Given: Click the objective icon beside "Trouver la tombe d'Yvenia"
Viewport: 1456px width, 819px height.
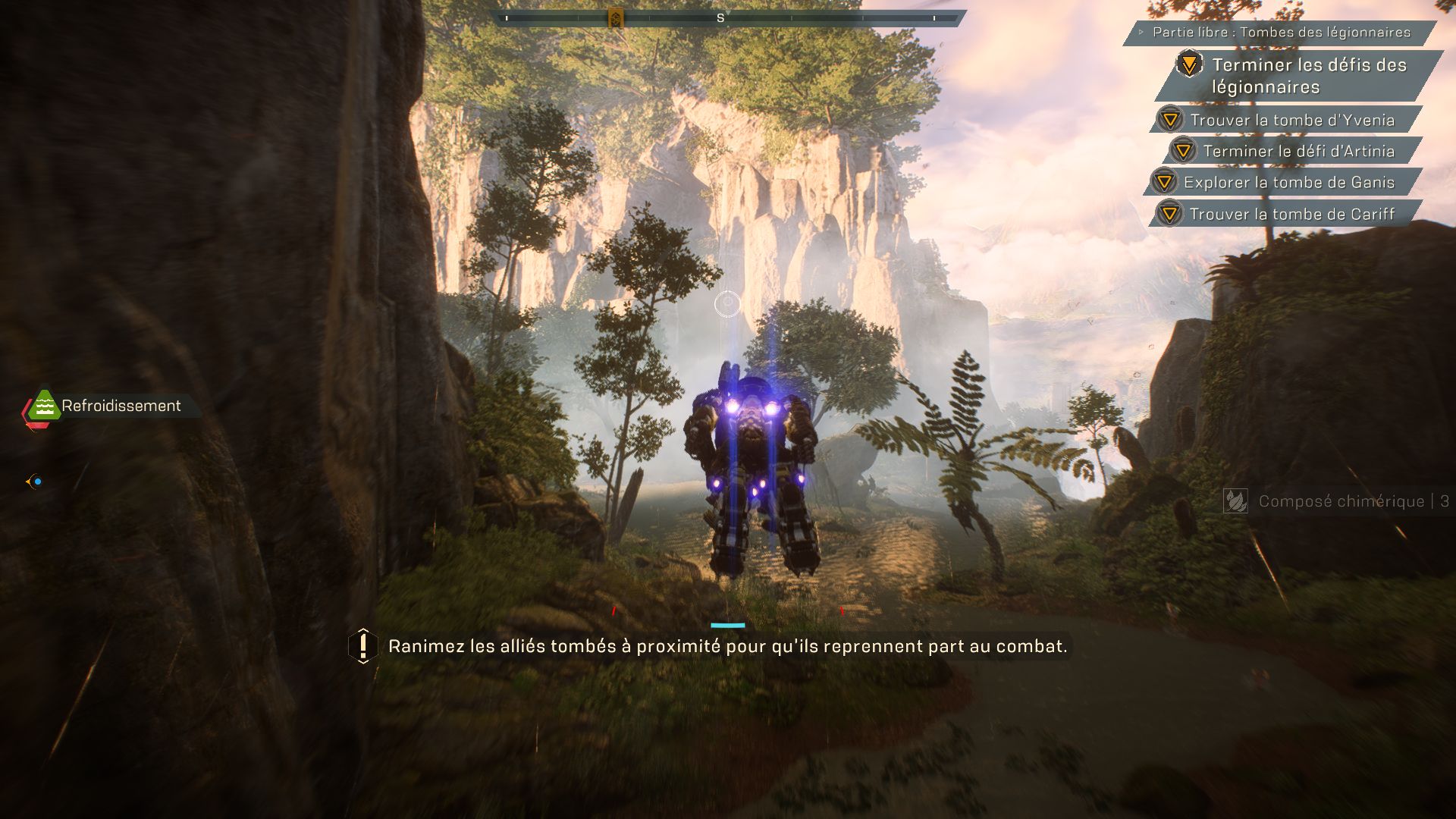Looking at the screenshot, I should [1172, 120].
